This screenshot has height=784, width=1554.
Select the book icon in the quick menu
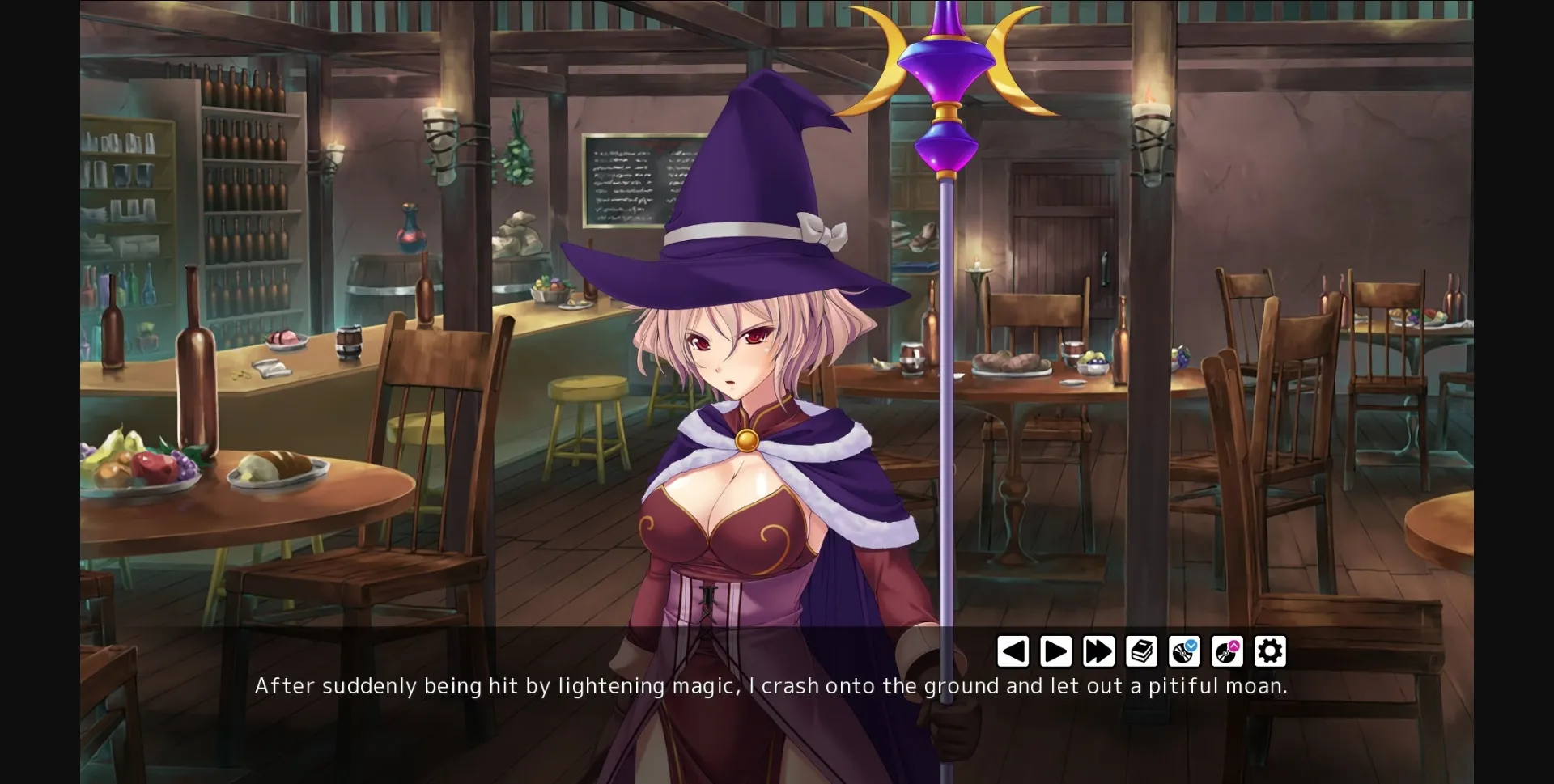tap(1141, 650)
